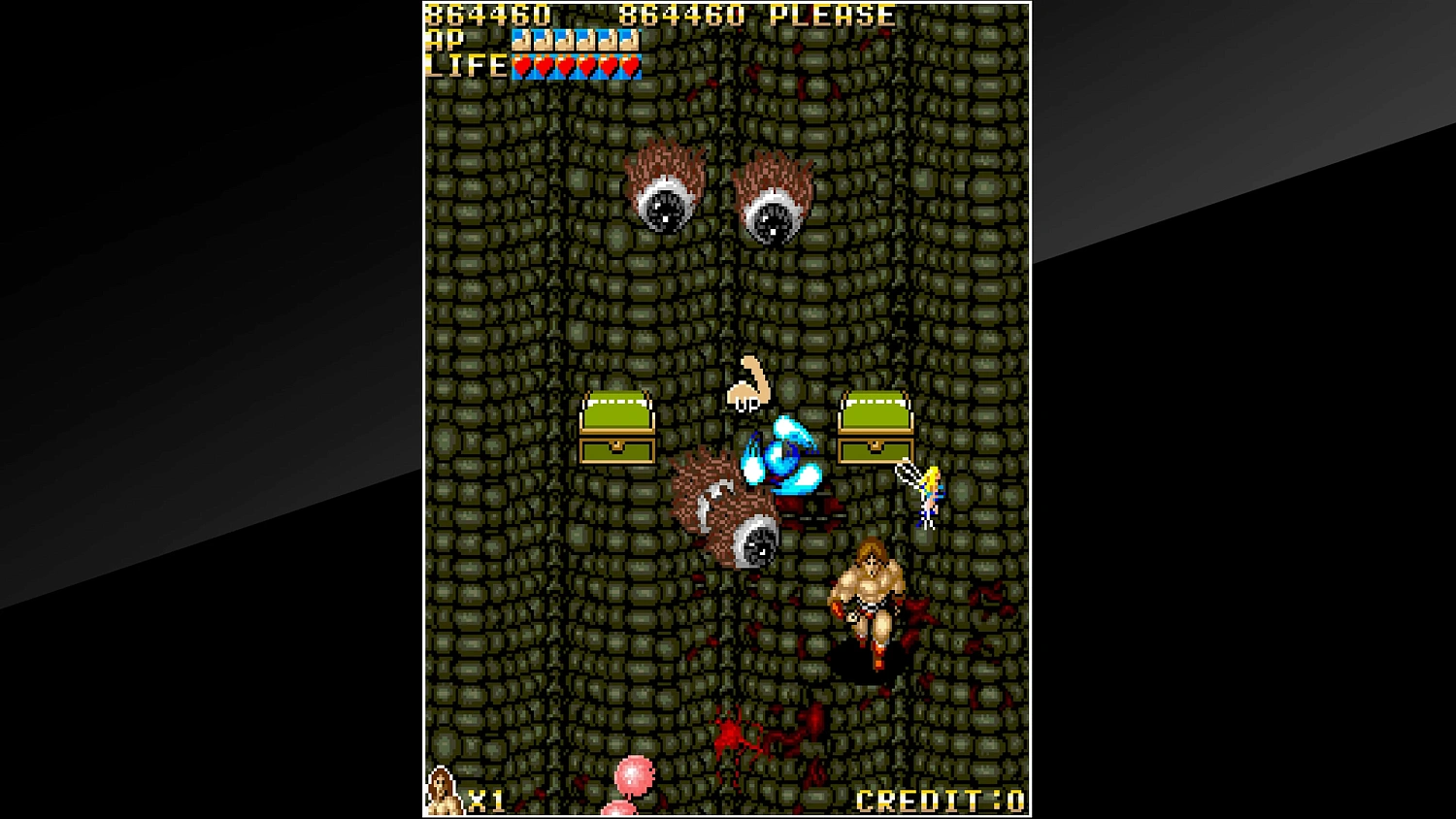
Task: Click the AP label in the HUD
Action: [443, 41]
